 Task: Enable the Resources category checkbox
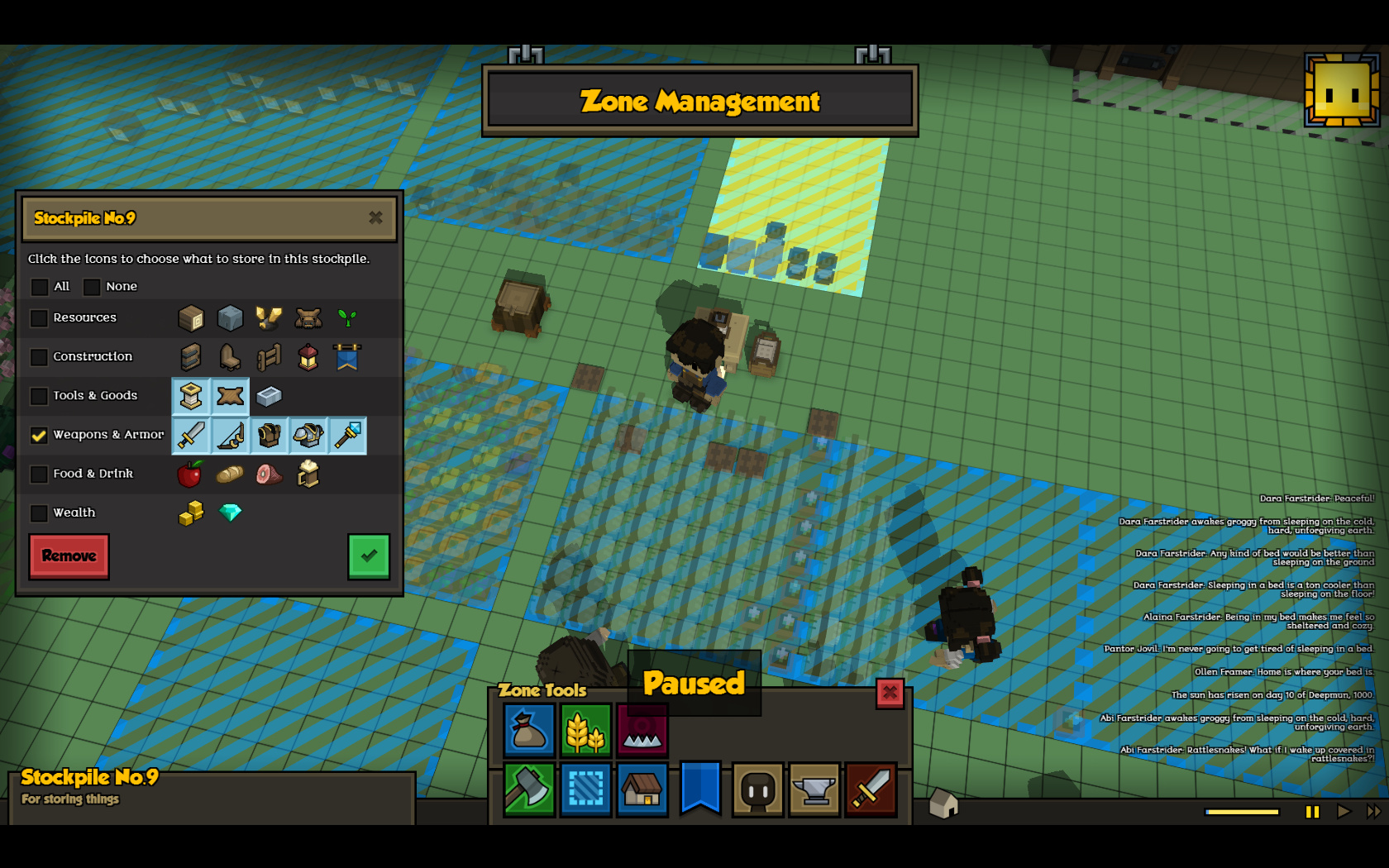point(39,318)
